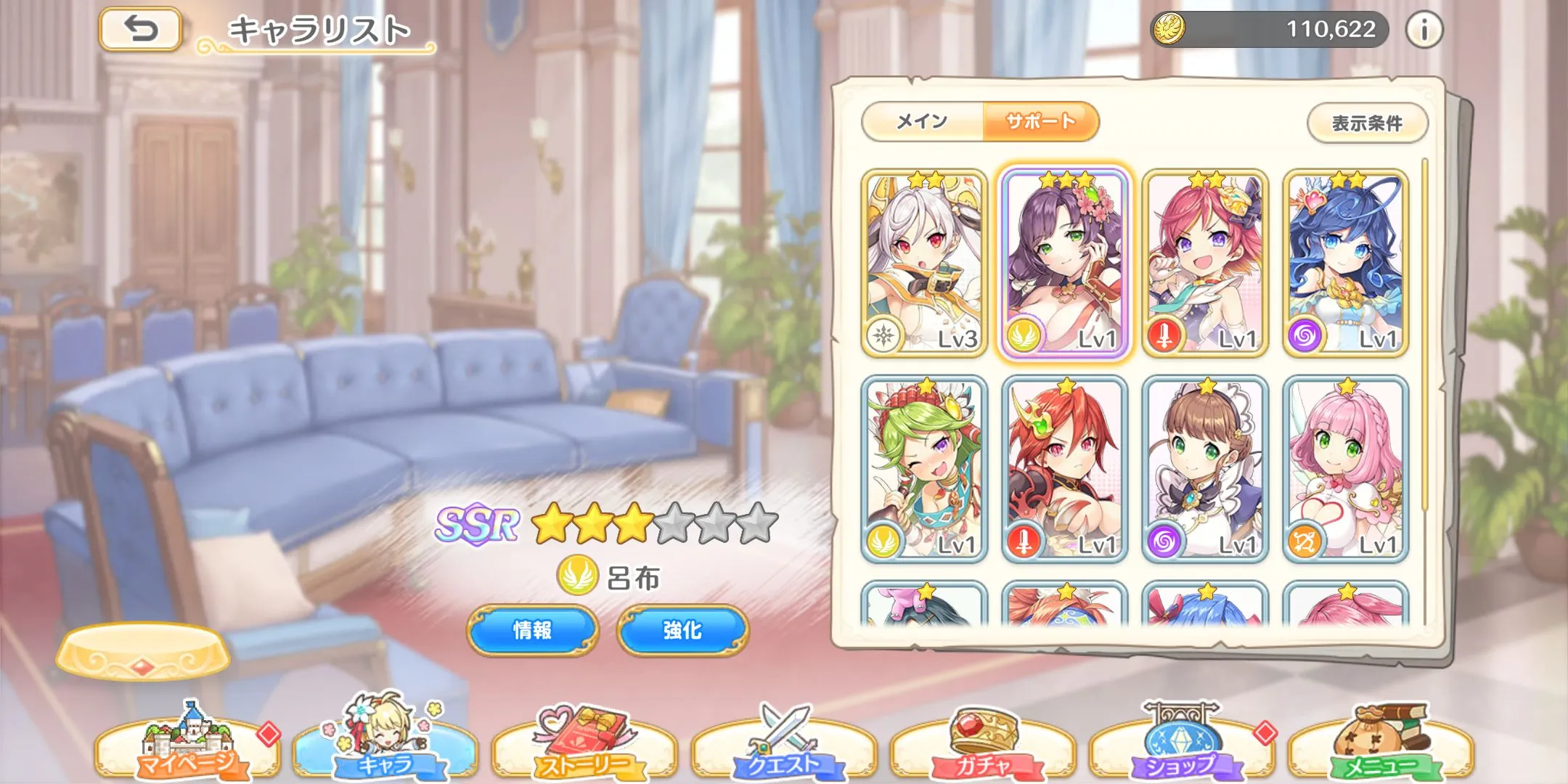This screenshot has width=1568, height=784.
Task: Select the green-haired winking character card
Action: pos(923,470)
